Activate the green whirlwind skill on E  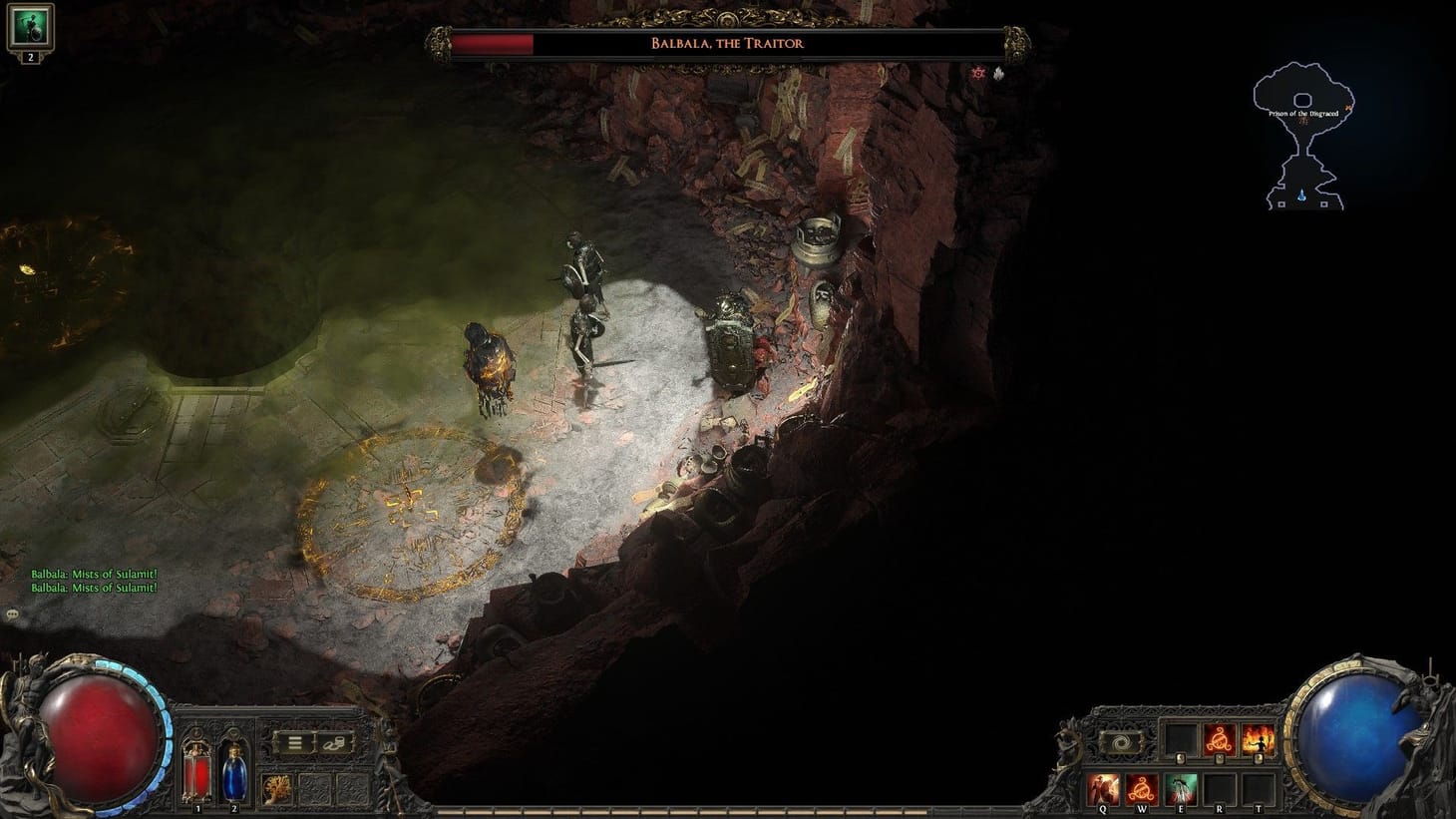(x=1182, y=788)
